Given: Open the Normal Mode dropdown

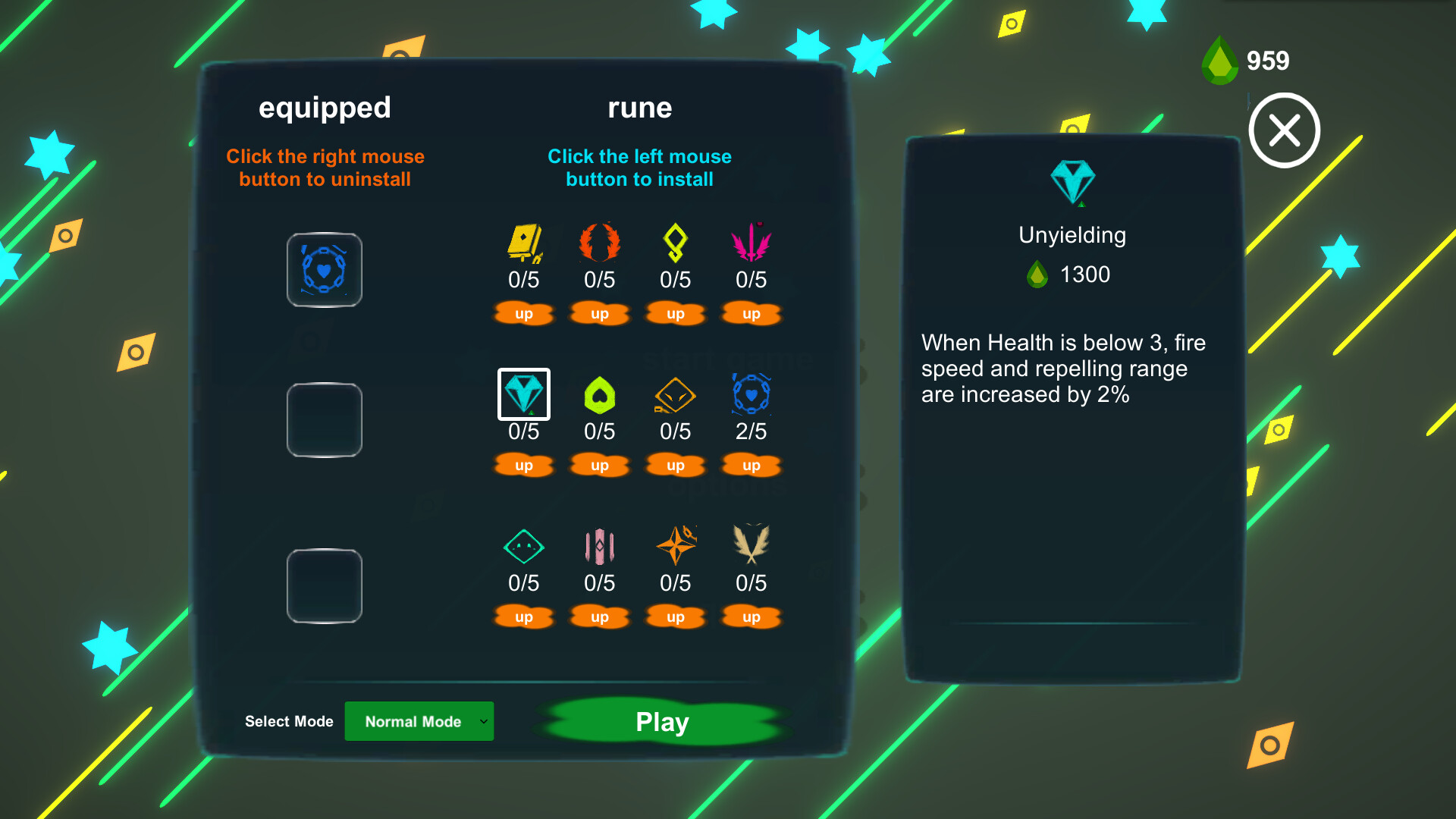Looking at the screenshot, I should coord(419,721).
